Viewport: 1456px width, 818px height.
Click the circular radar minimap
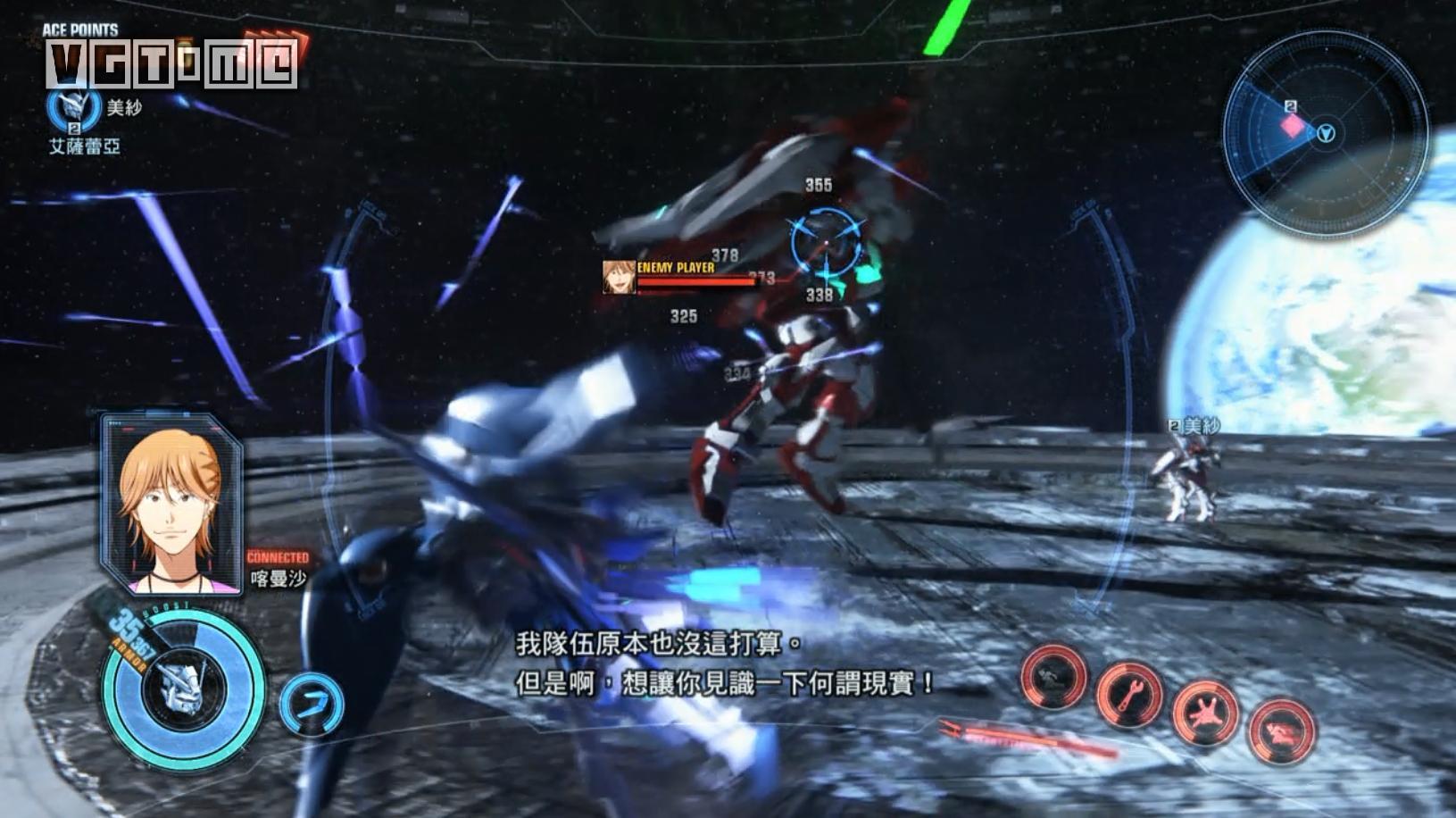[1324, 135]
